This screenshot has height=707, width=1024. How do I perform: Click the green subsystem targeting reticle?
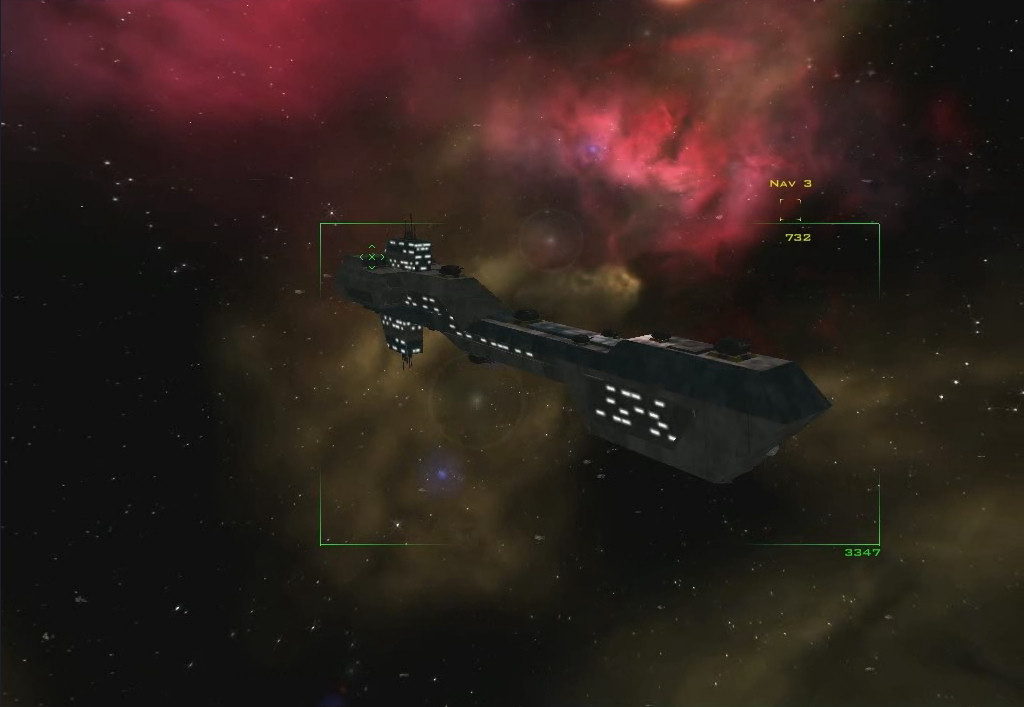pyautogui.click(x=371, y=257)
